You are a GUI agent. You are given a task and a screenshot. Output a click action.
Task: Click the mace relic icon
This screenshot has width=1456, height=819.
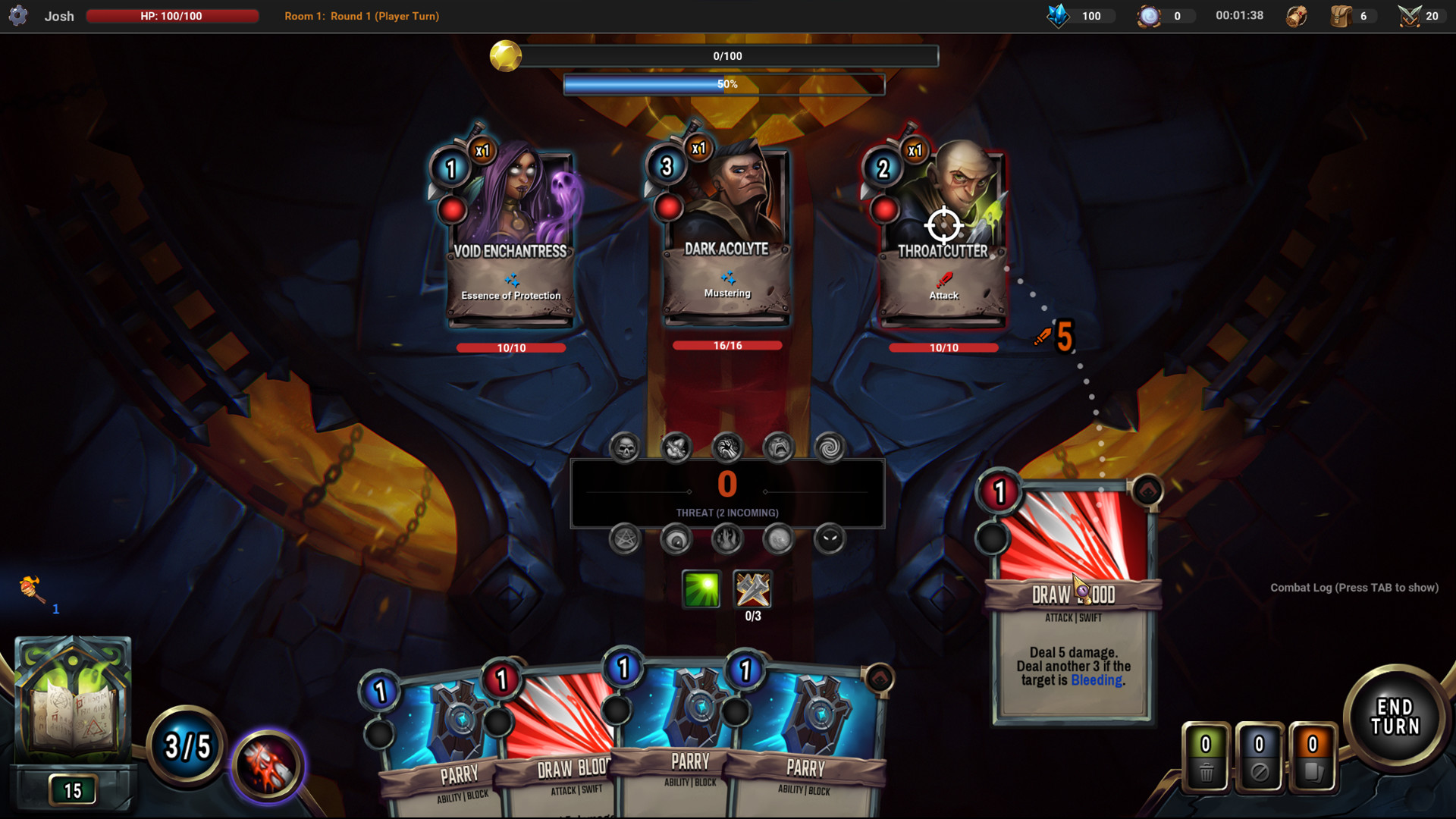(30, 588)
